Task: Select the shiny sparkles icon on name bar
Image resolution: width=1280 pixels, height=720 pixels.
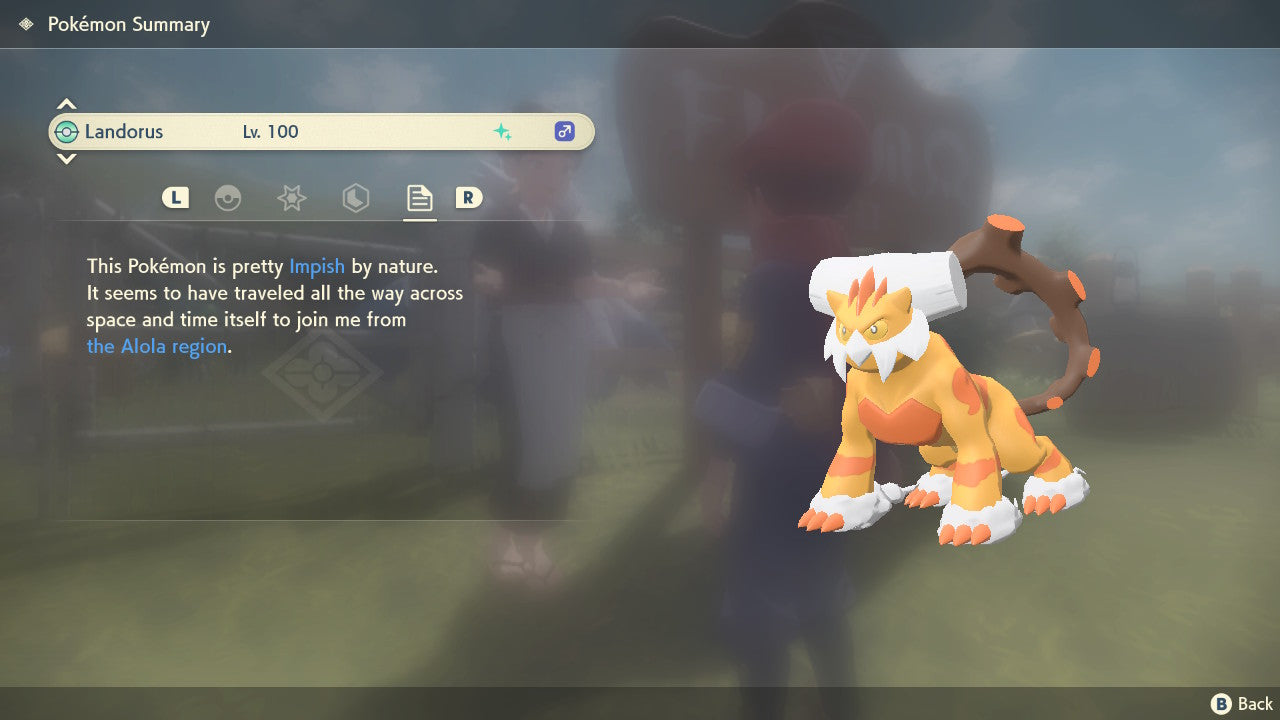Action: pos(504,131)
